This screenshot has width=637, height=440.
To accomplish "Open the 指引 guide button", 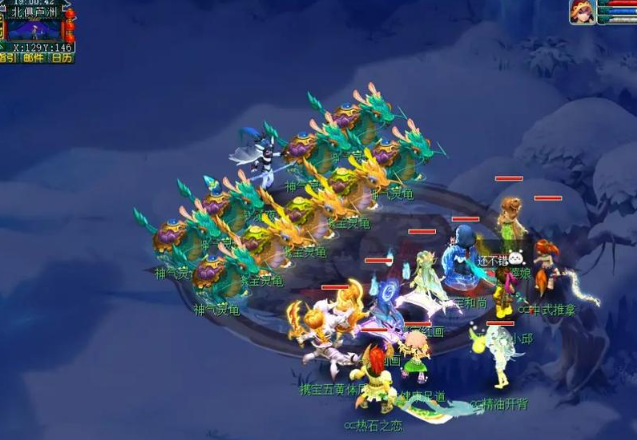I will tap(8, 58).
